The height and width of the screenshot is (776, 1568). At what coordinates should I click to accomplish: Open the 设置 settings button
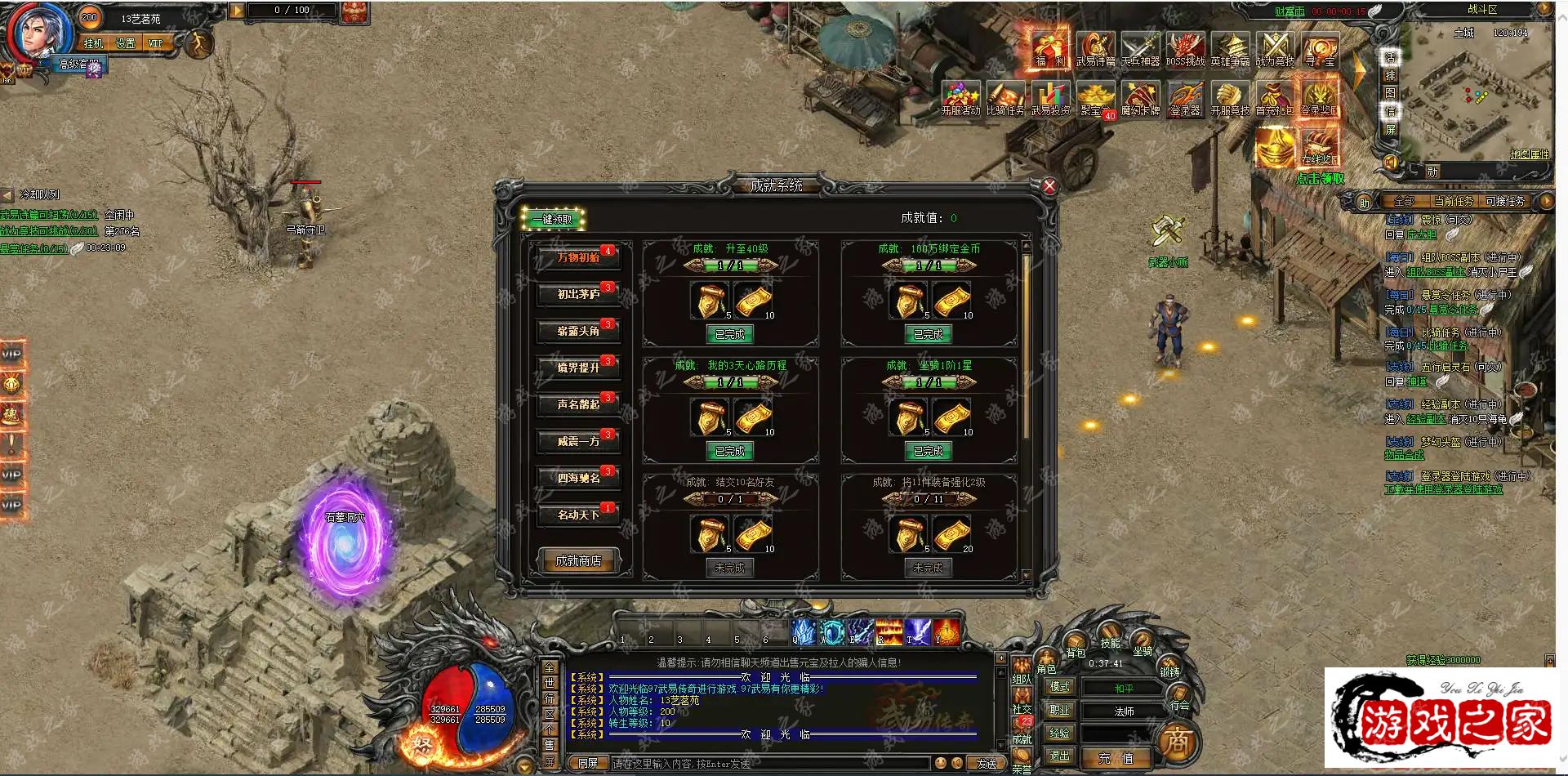point(125,43)
